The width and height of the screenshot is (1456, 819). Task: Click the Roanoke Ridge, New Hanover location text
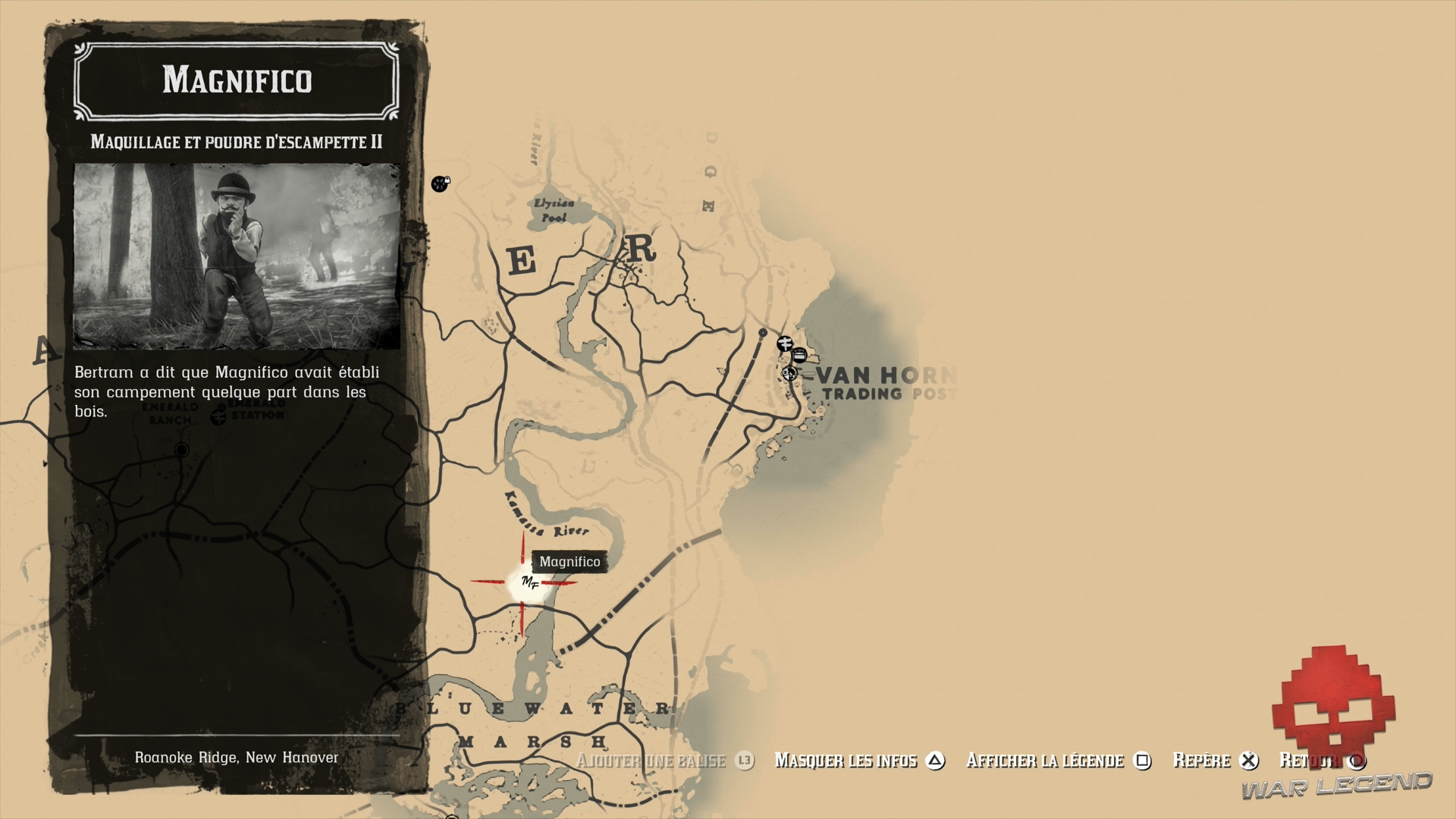(x=237, y=756)
